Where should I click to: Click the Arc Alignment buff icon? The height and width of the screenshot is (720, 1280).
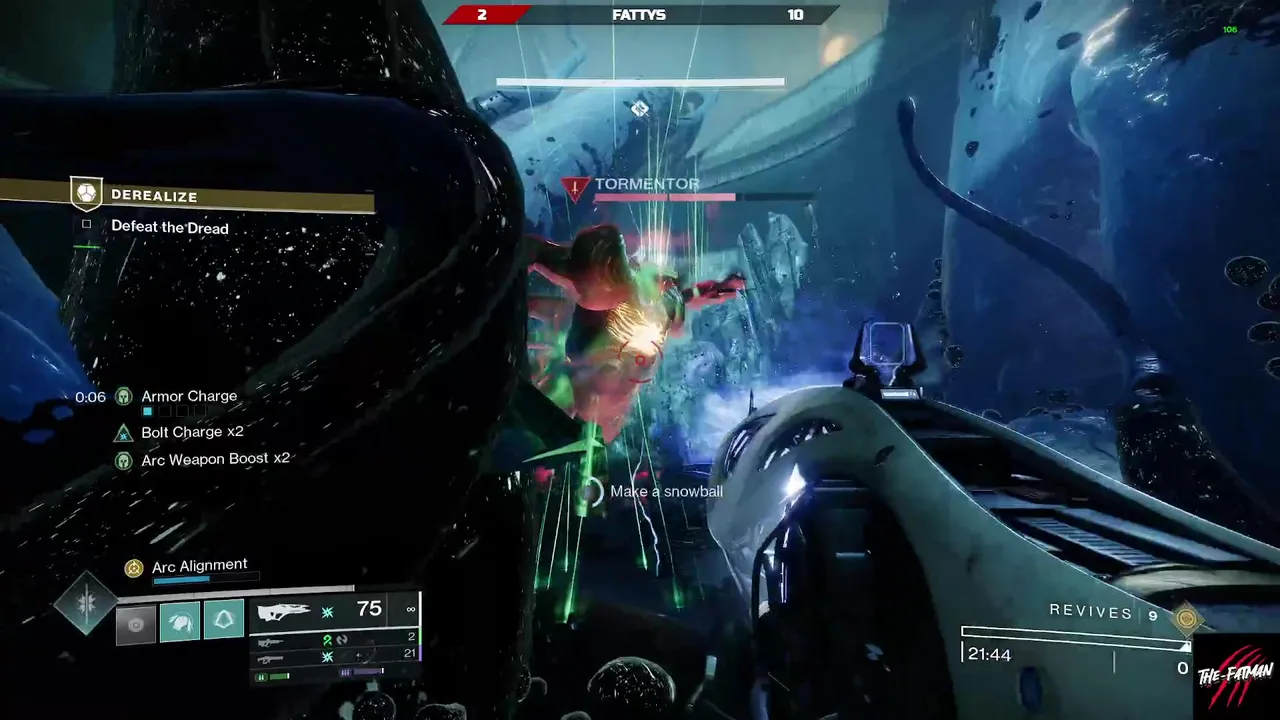click(133, 568)
